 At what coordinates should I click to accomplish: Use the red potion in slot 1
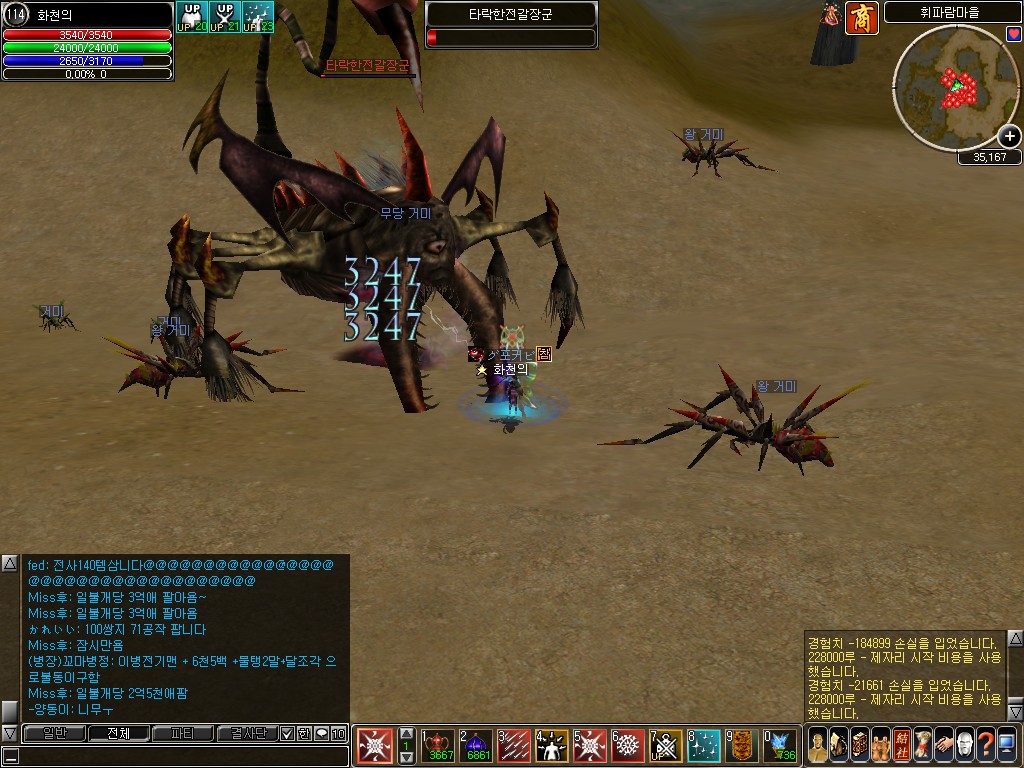coord(438,746)
